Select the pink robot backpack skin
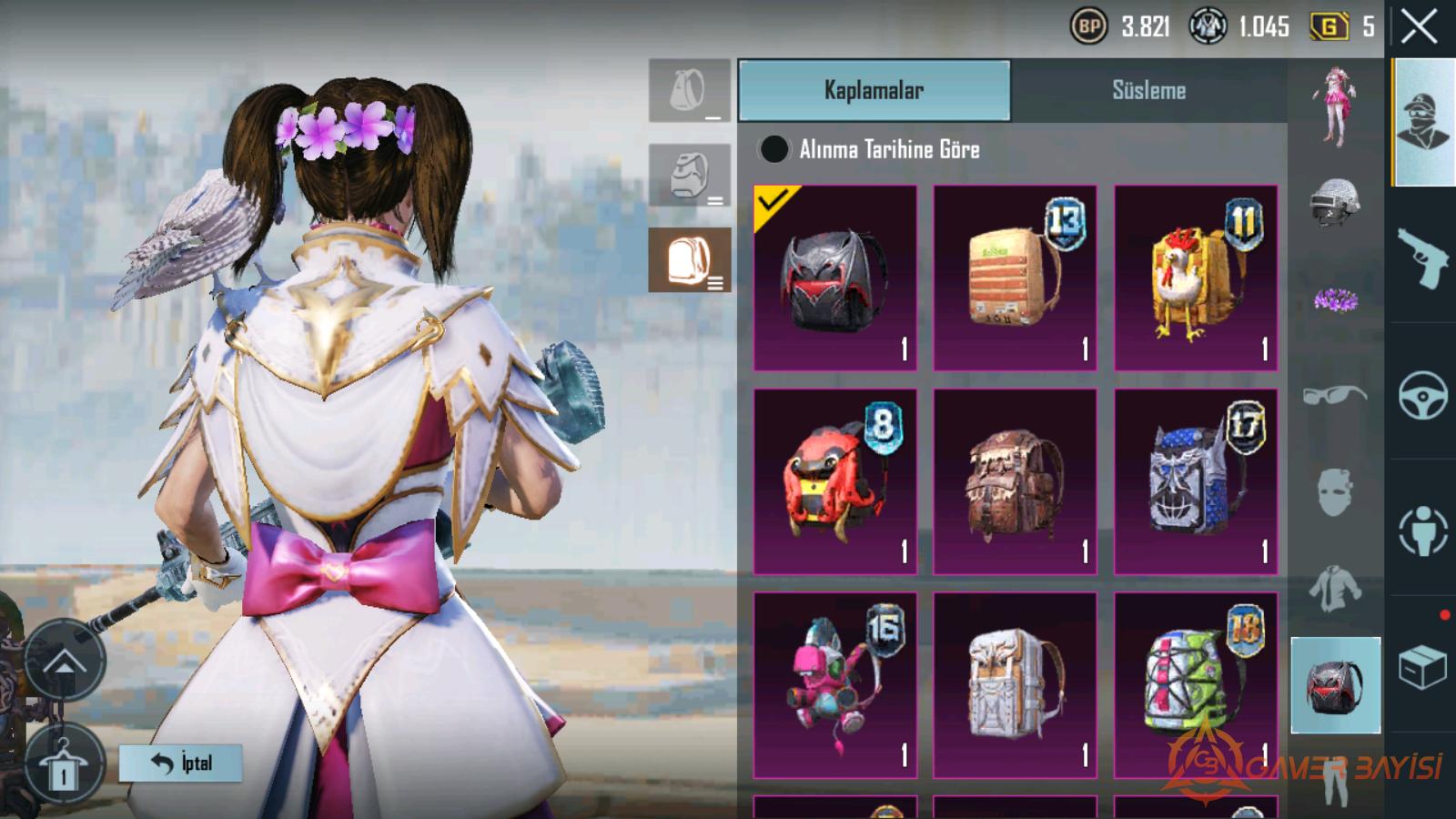The width and height of the screenshot is (1456, 819). [834, 685]
